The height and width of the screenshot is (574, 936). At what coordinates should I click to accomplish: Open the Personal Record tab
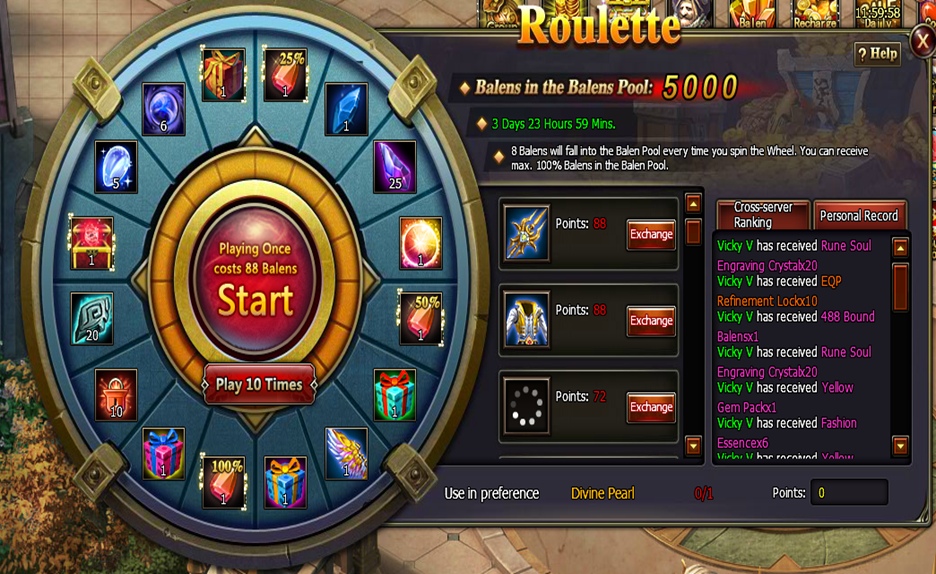858,215
